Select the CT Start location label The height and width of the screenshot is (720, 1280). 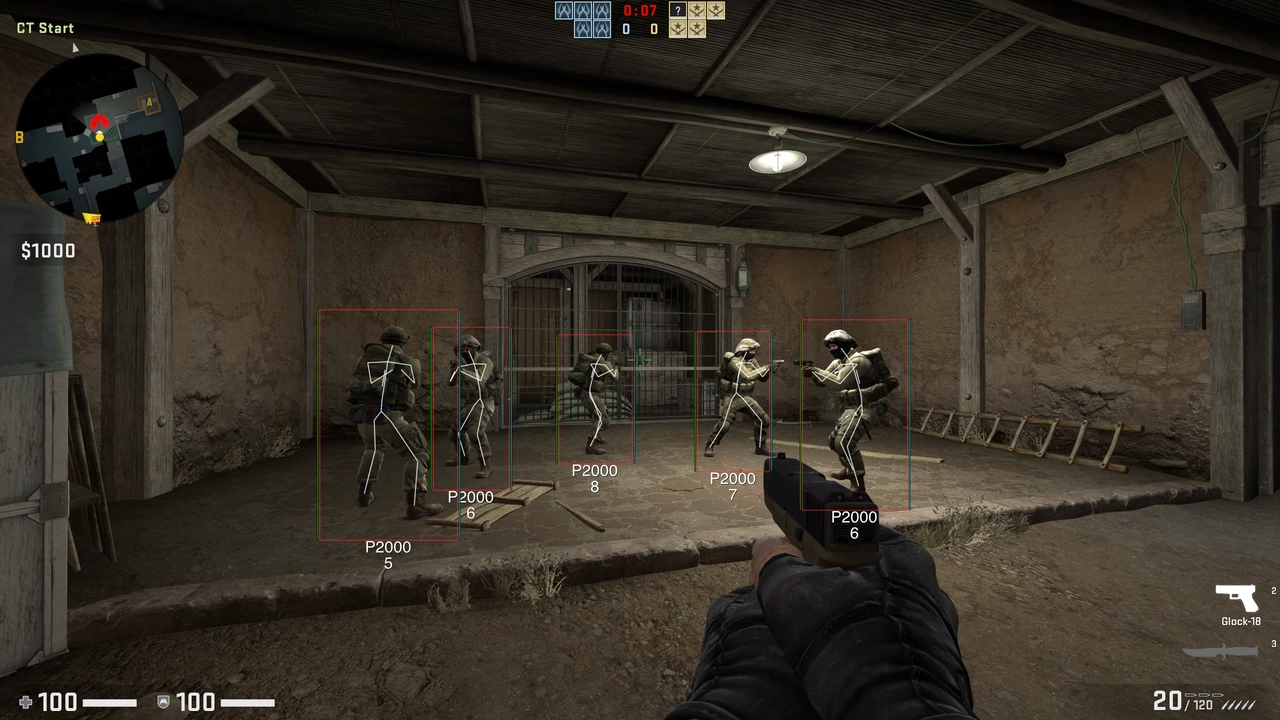(x=44, y=27)
